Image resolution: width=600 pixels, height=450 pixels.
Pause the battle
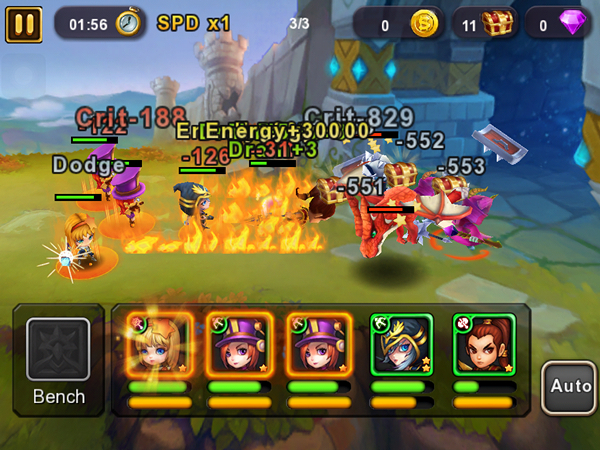pyautogui.click(x=22, y=23)
